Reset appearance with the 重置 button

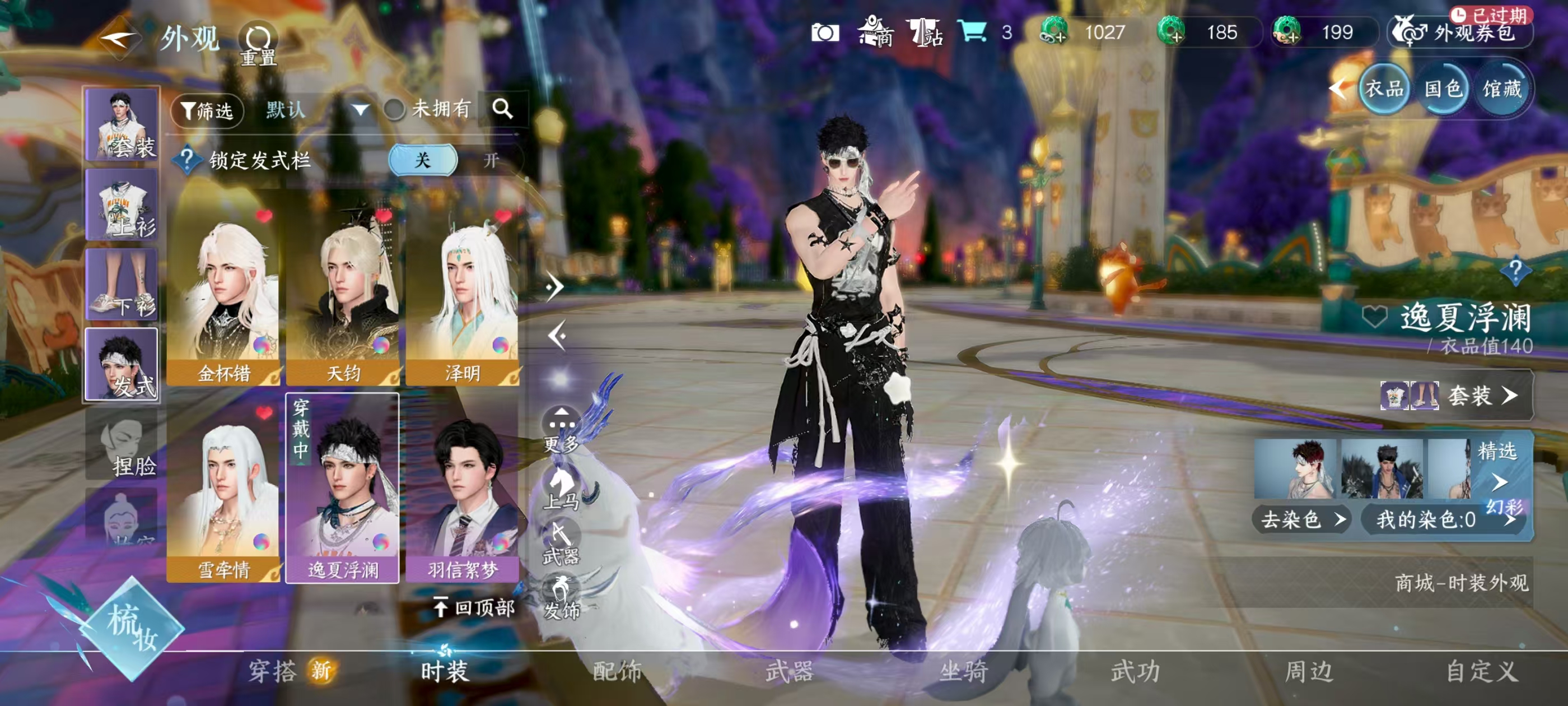[259, 44]
